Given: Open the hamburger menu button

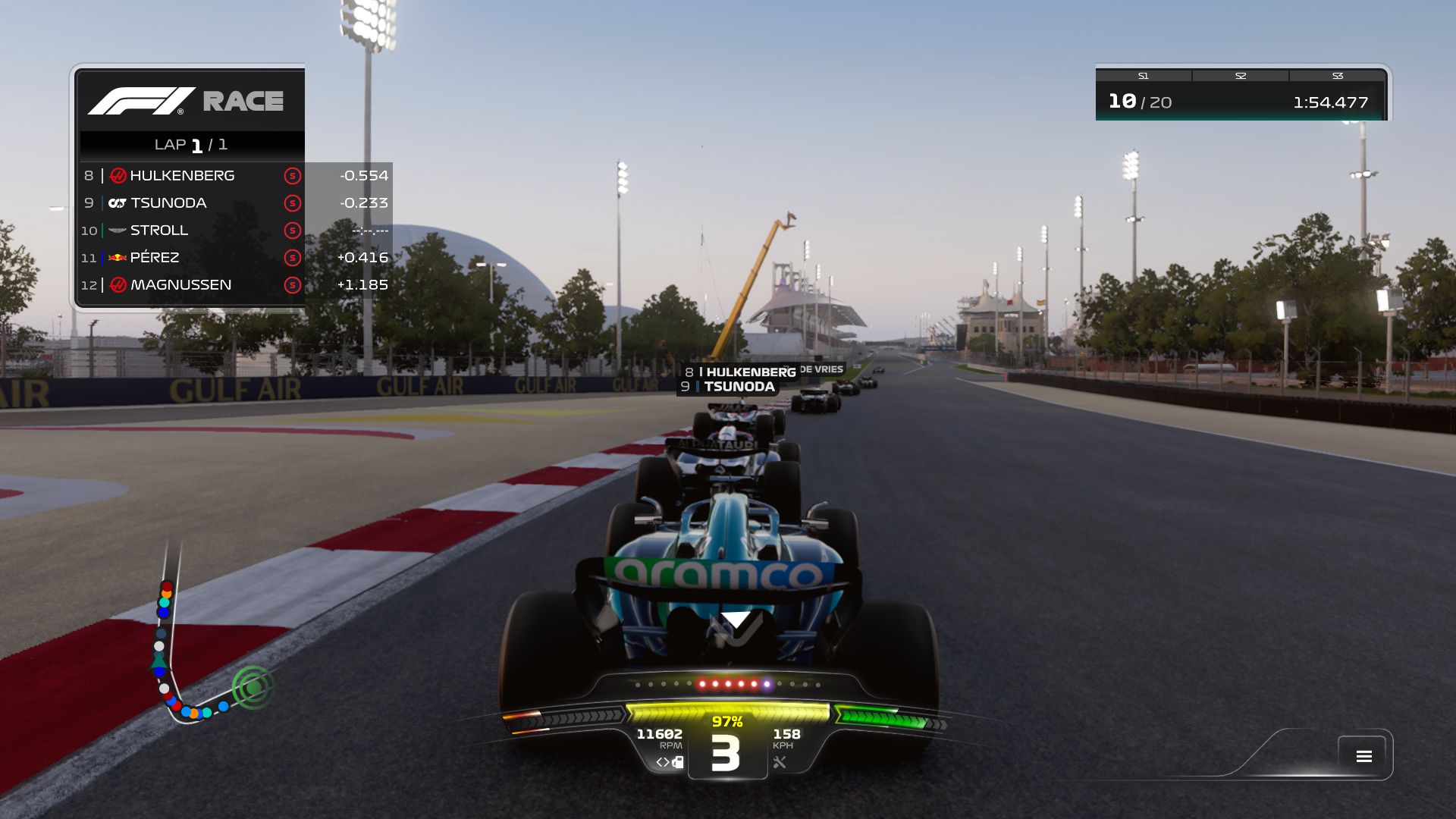Looking at the screenshot, I should (1363, 756).
